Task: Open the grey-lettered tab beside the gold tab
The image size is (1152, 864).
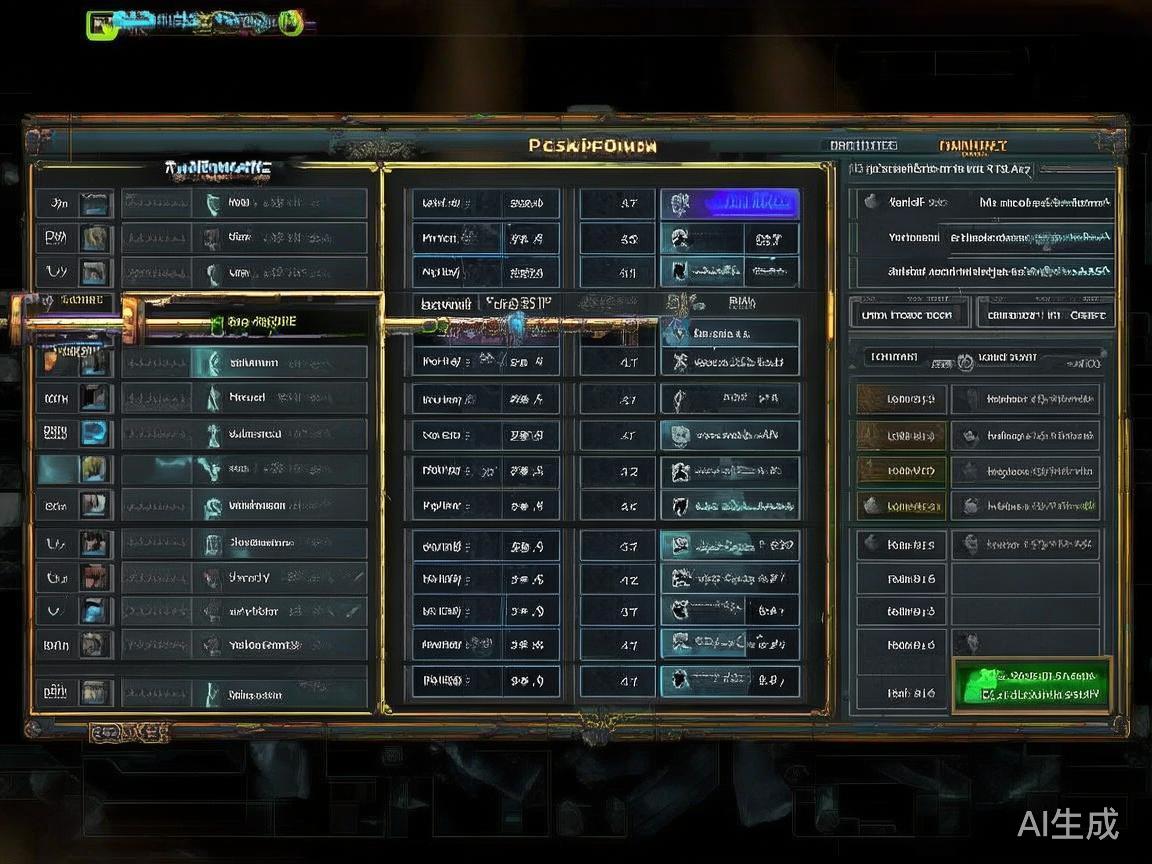Action: pyautogui.click(x=863, y=146)
